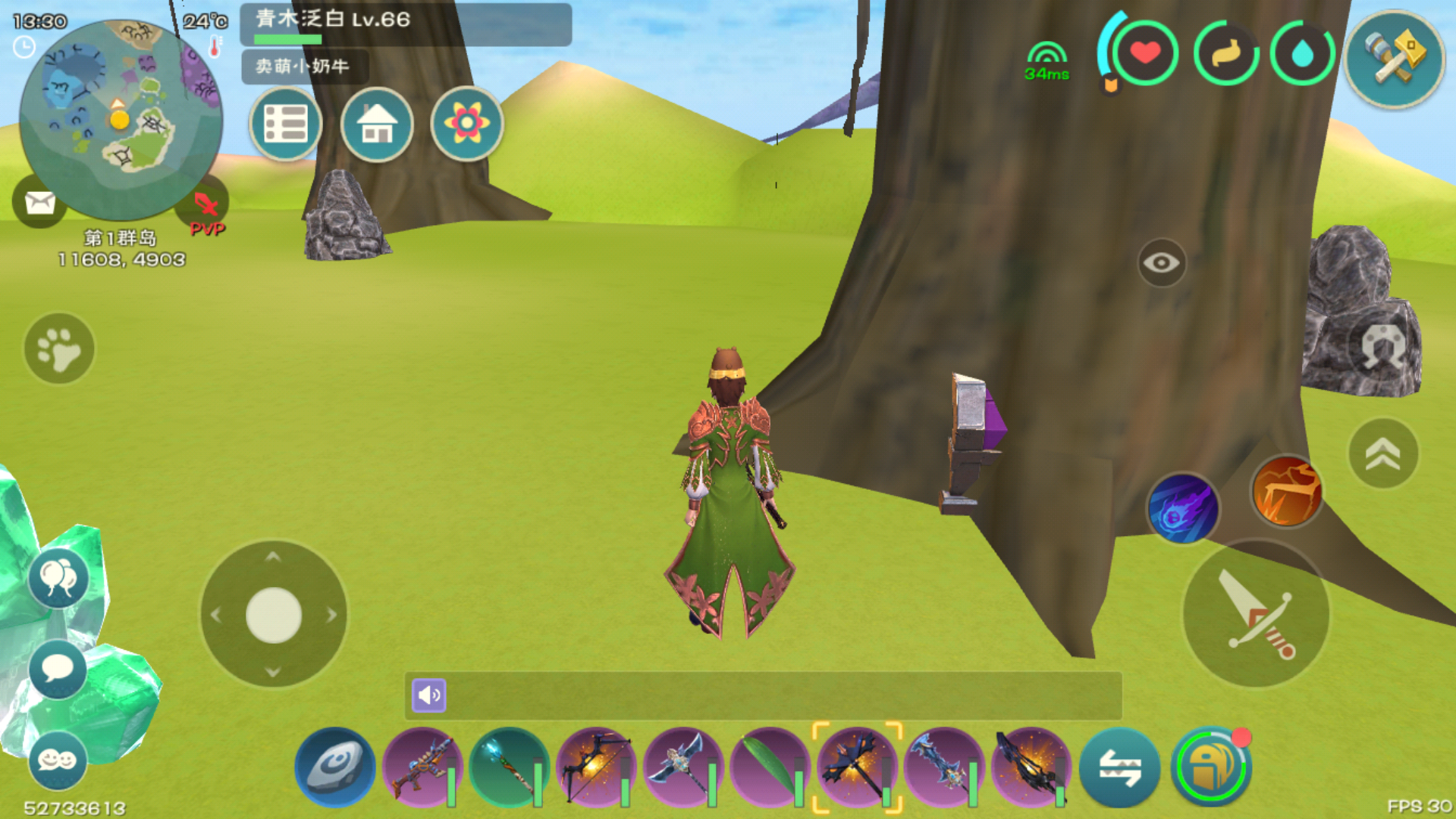
Task: Open the mail envelope icon
Action: point(39,202)
